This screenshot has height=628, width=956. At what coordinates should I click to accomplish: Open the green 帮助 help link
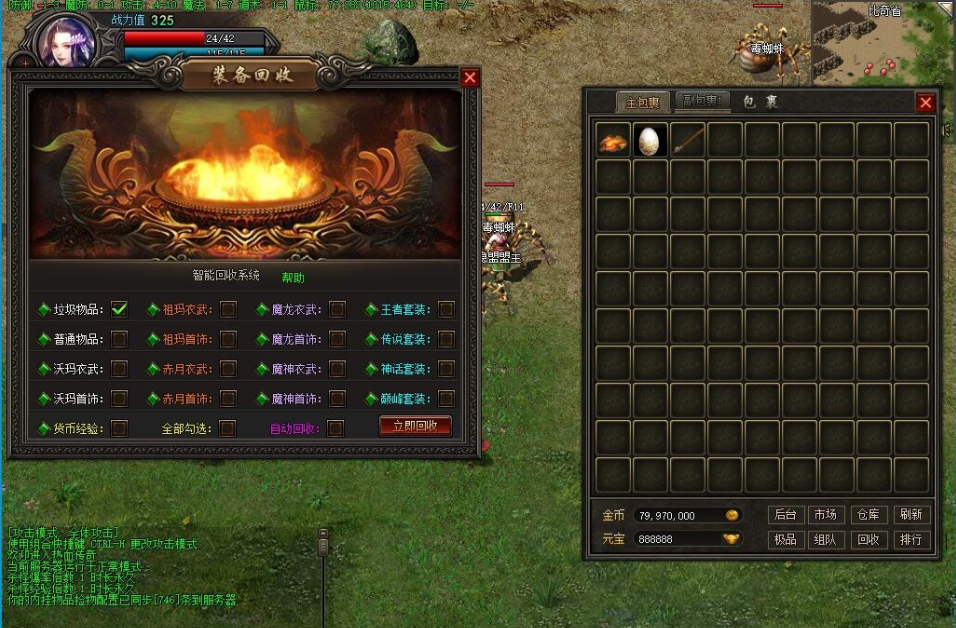pyautogui.click(x=293, y=277)
